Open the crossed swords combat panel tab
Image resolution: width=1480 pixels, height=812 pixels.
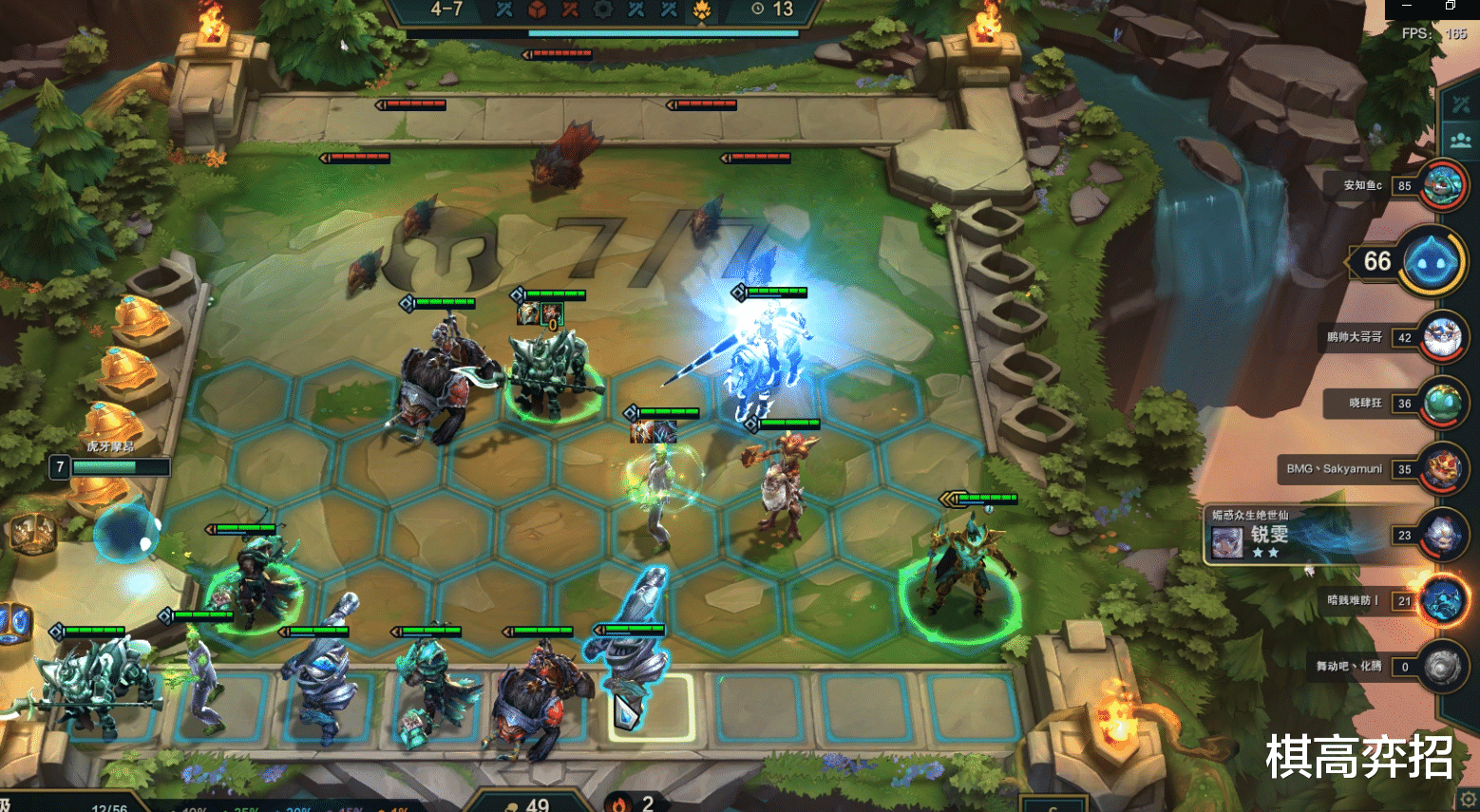[x=1460, y=104]
